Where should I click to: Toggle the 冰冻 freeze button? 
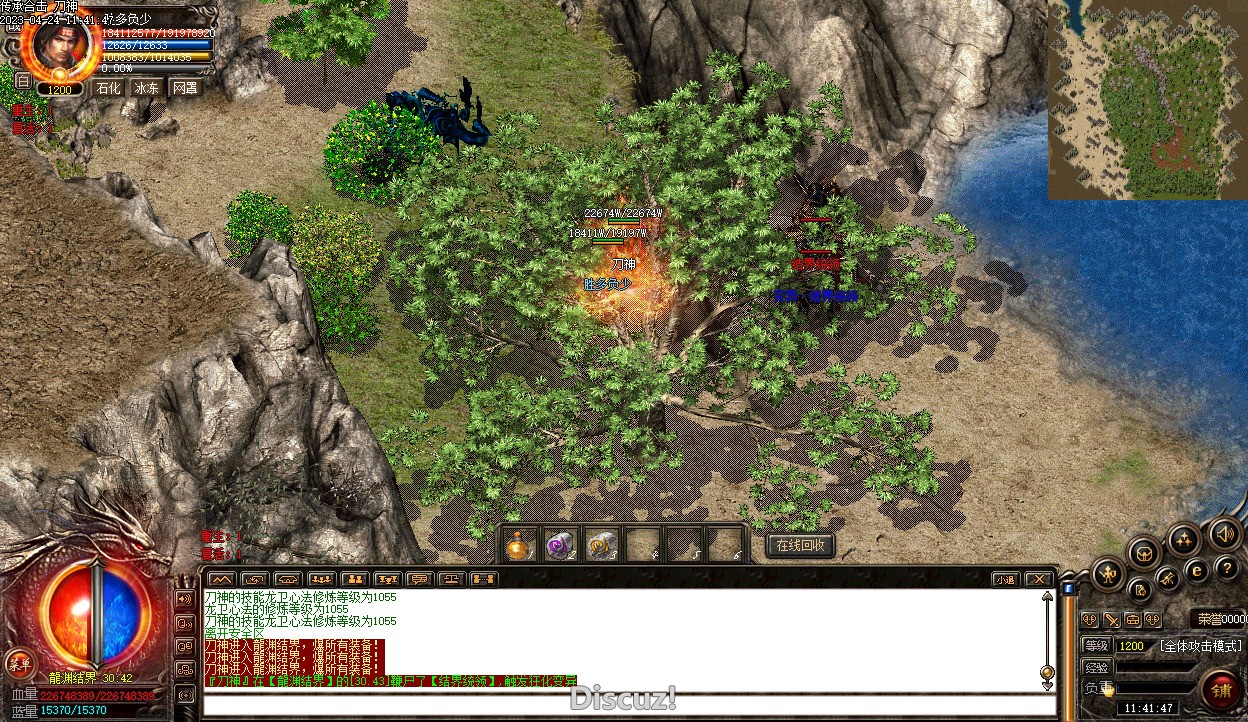click(x=147, y=88)
